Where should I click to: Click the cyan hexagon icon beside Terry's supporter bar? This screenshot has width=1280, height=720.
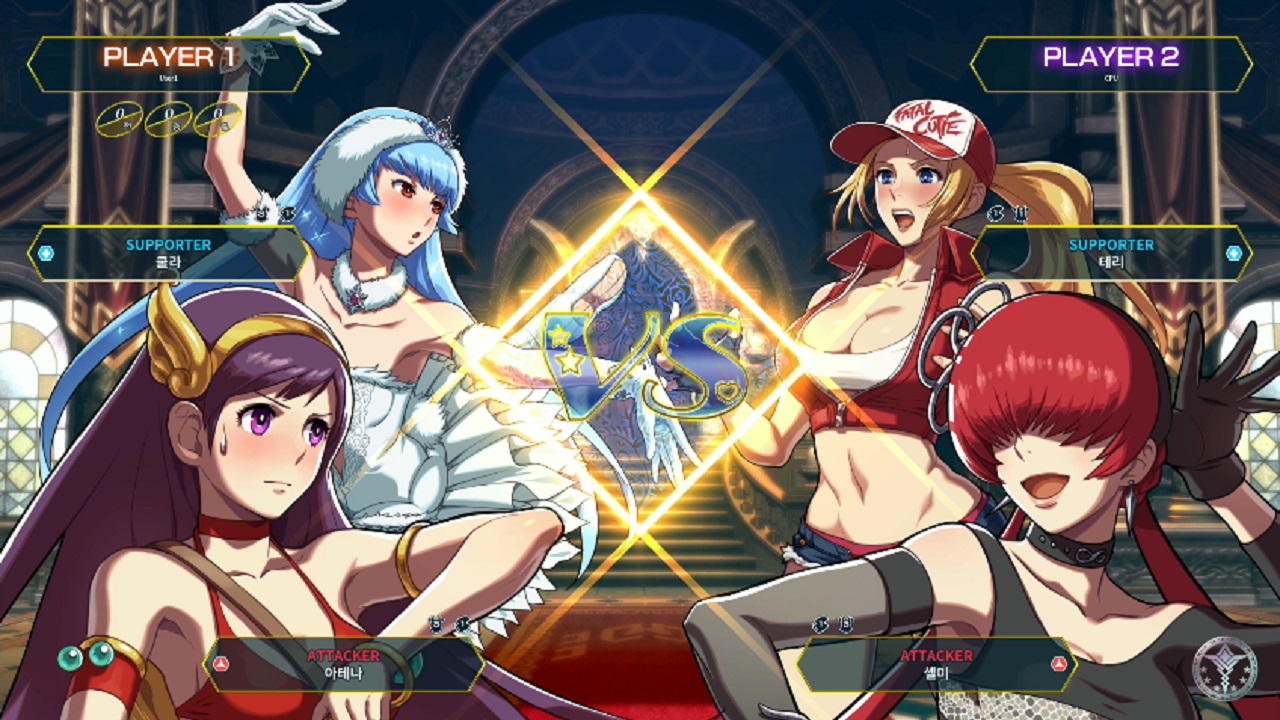pos(1236,253)
